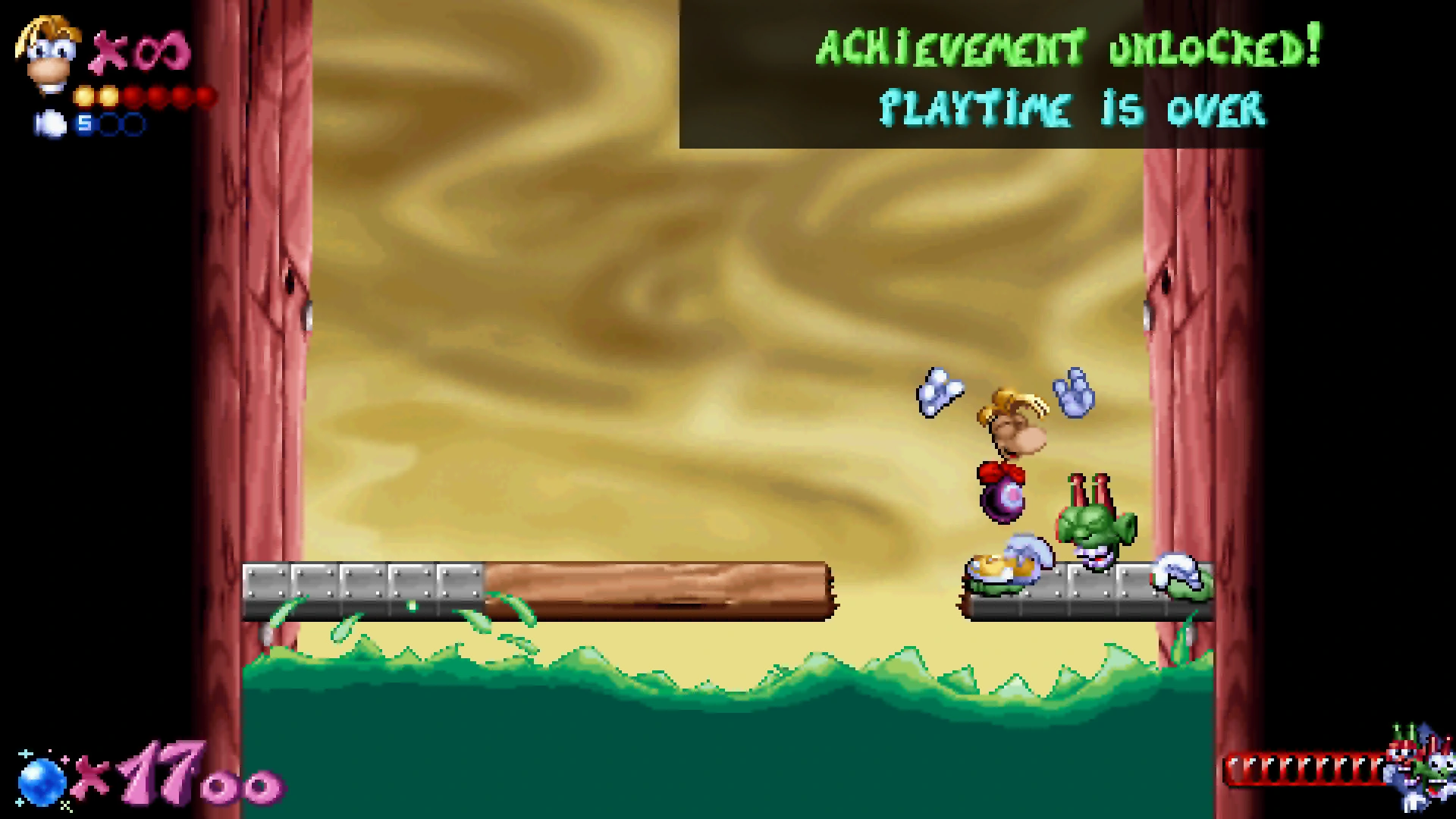Click the boss portrait icon
Viewport: 1456px width, 819px height.
[1418, 770]
